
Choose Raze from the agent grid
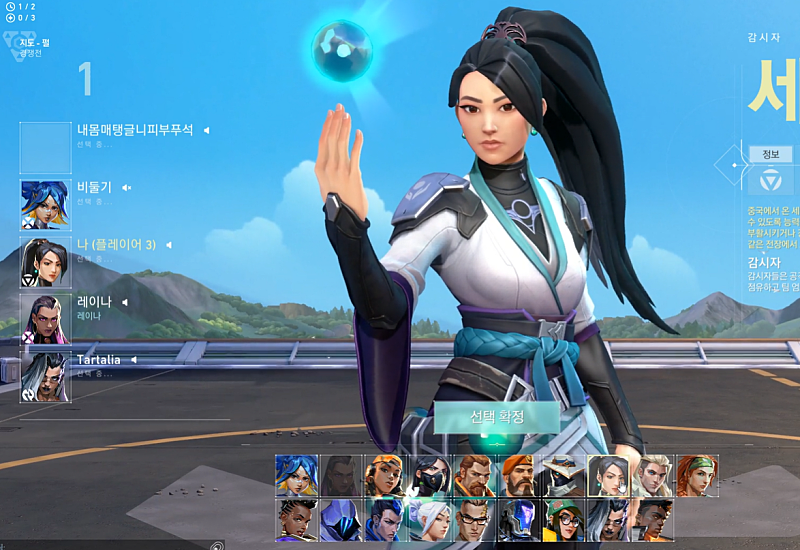tap(383, 475)
